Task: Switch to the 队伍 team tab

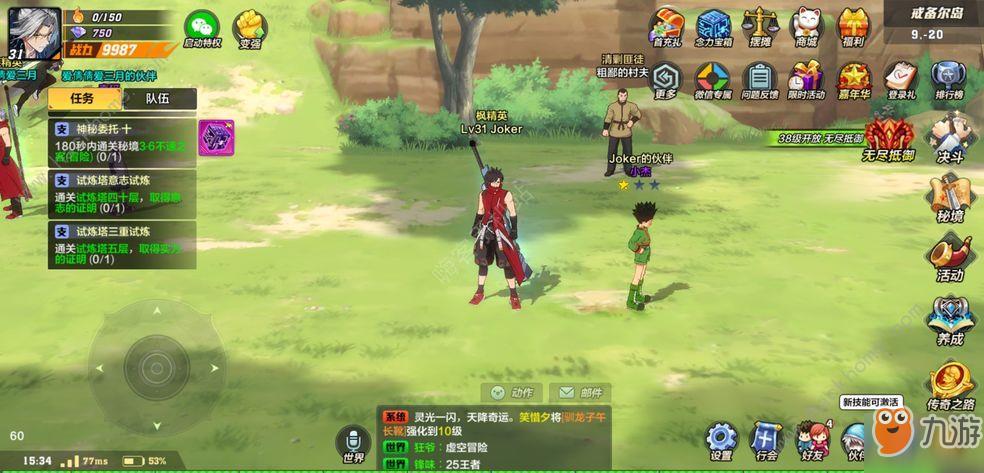Action: (158, 98)
